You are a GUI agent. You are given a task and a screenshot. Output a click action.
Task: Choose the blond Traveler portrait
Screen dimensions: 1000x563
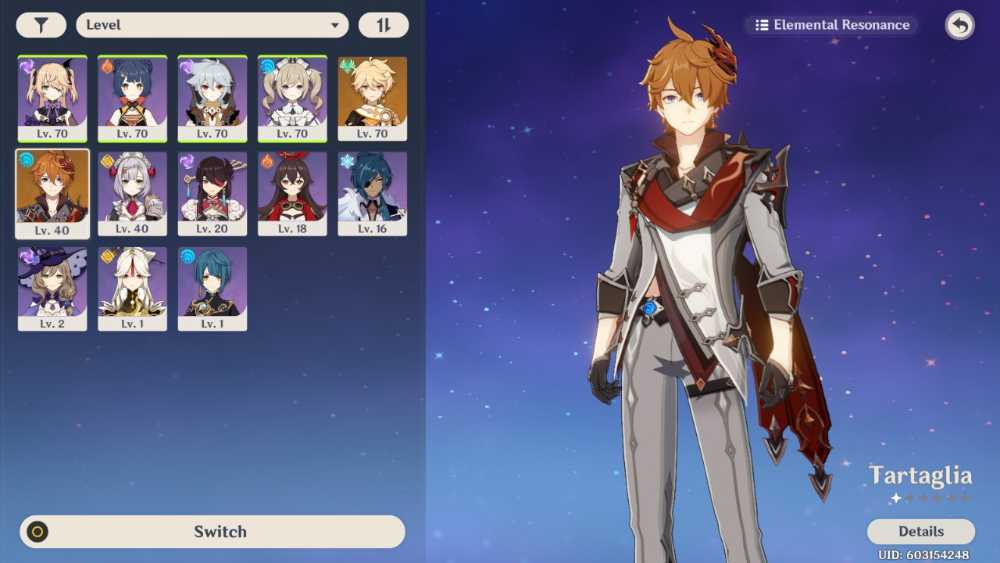[372, 98]
